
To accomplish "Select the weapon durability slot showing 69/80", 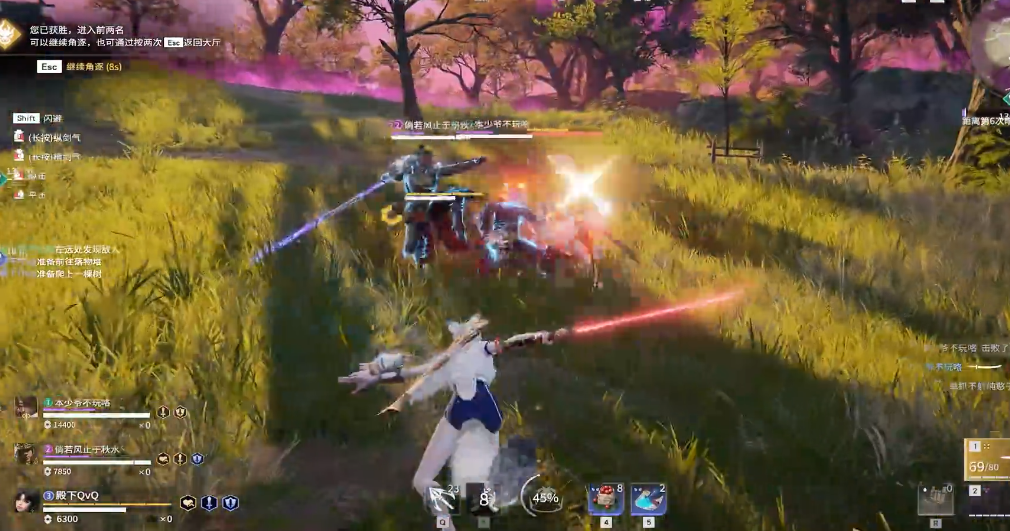I will [988, 463].
